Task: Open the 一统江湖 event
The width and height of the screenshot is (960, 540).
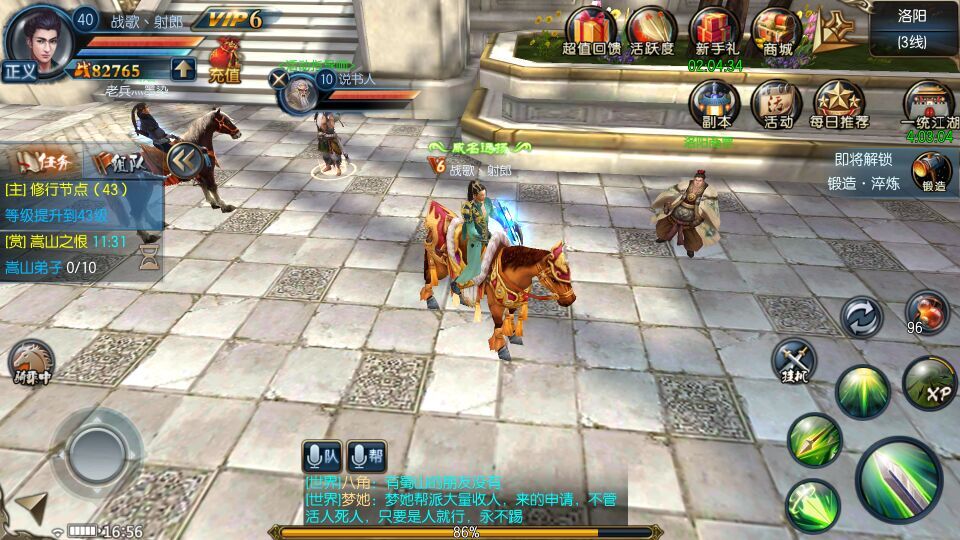Action: point(927,105)
